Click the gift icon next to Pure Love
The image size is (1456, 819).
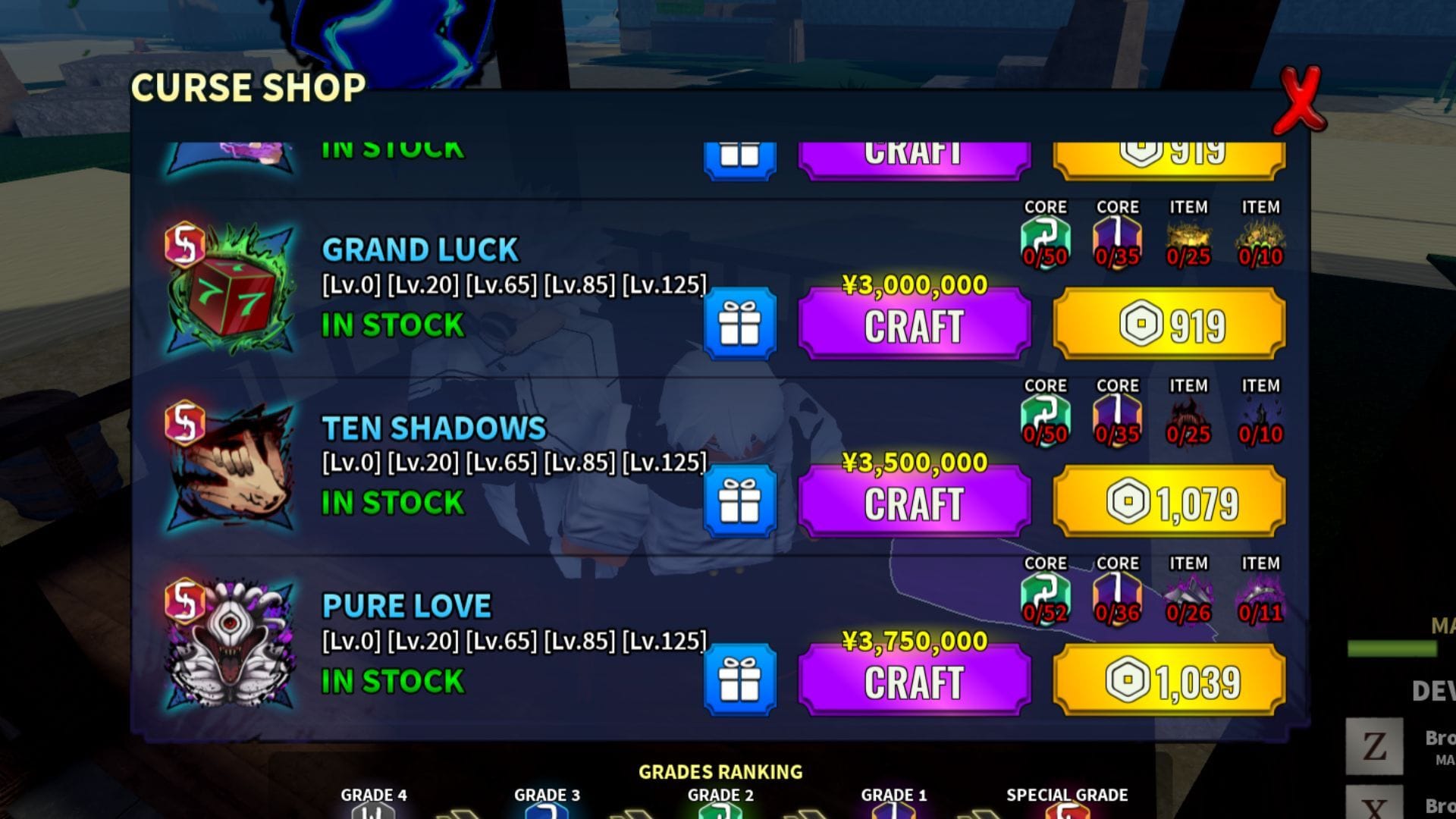739,679
